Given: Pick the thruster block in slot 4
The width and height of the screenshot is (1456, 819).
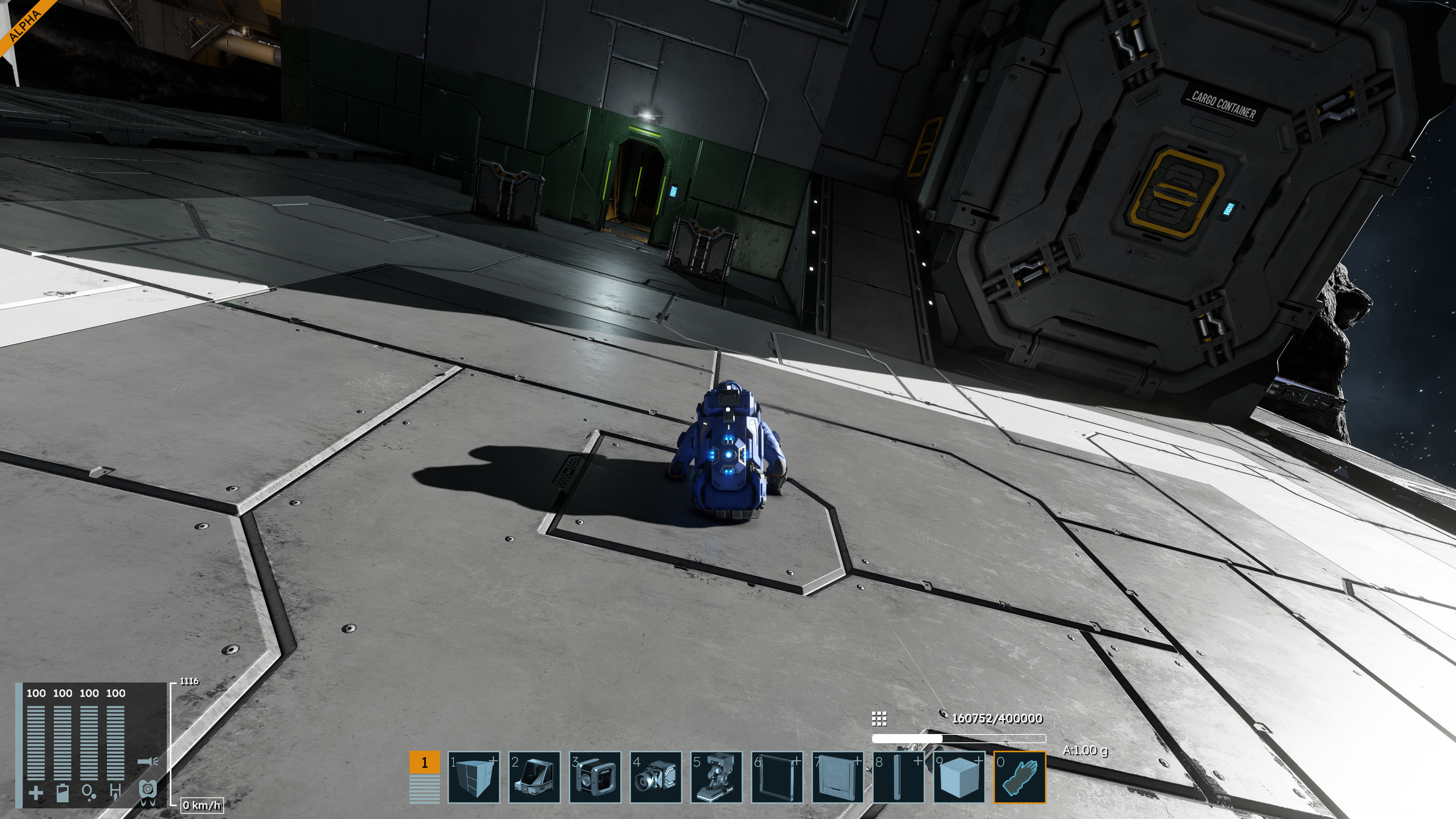Looking at the screenshot, I should (x=656, y=777).
